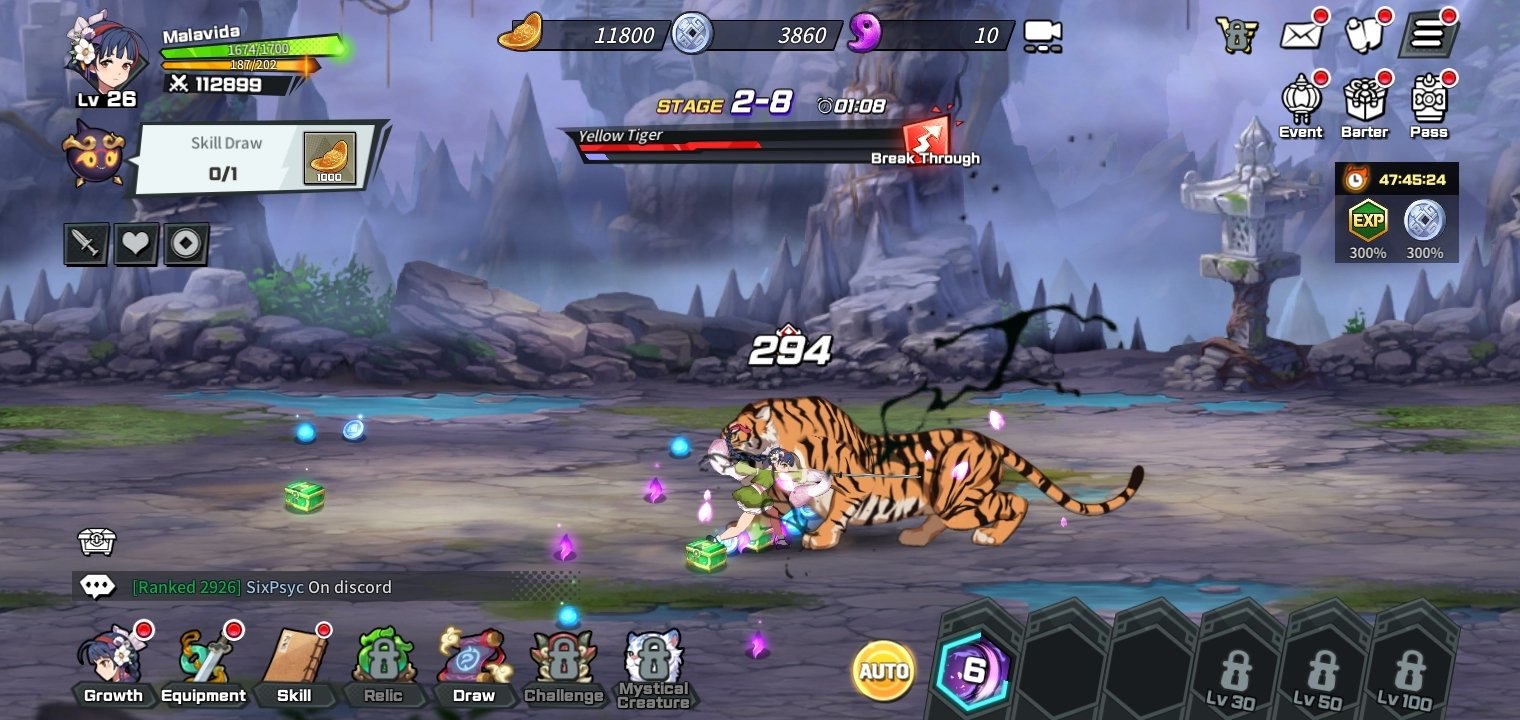This screenshot has height=720, width=1520.
Task: Open the Equipment menu
Action: (204, 664)
